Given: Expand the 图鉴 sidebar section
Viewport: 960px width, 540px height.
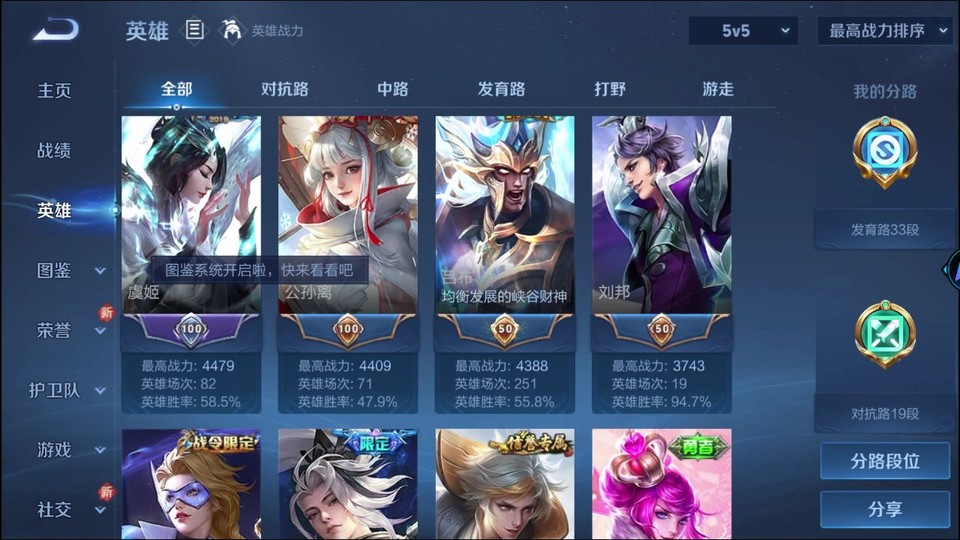Looking at the screenshot, I should tap(70, 270).
